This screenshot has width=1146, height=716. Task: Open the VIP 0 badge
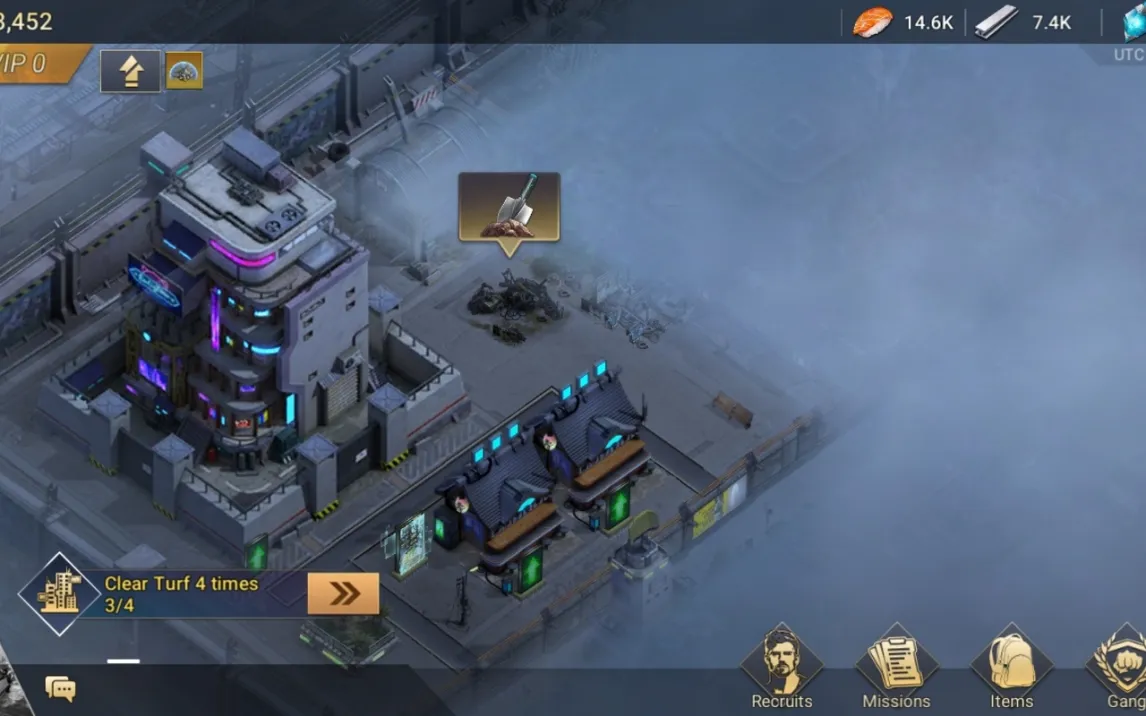(30, 65)
